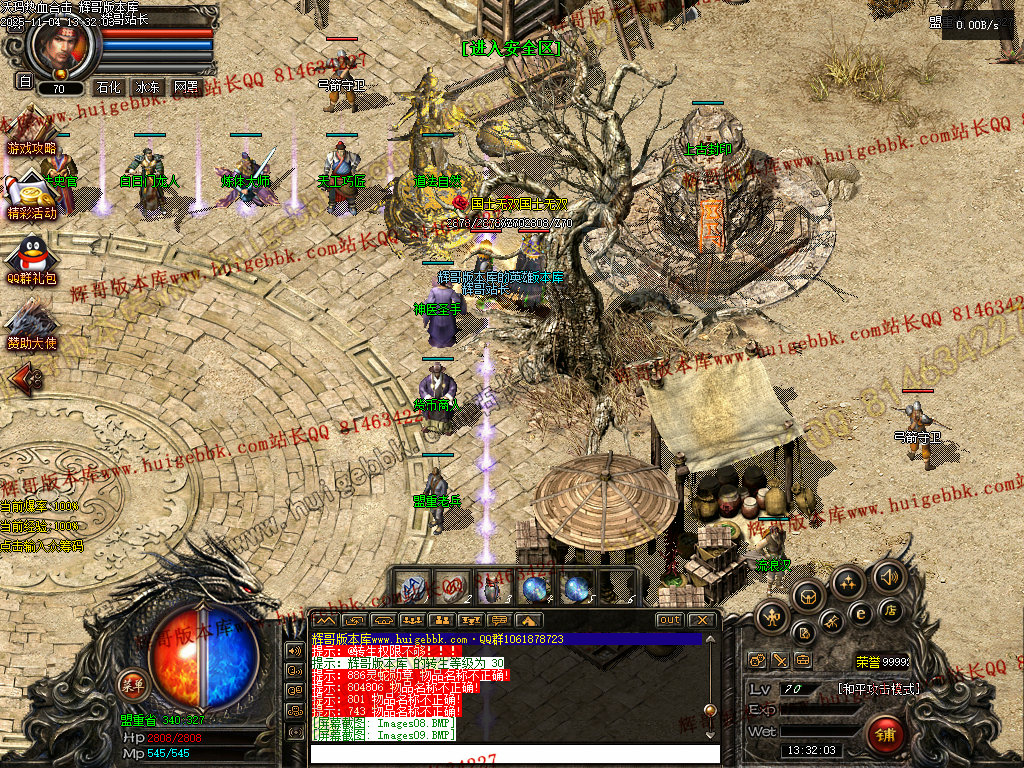Toggle sound with the speaker button
The width and height of the screenshot is (1024, 768).
(x=886, y=575)
